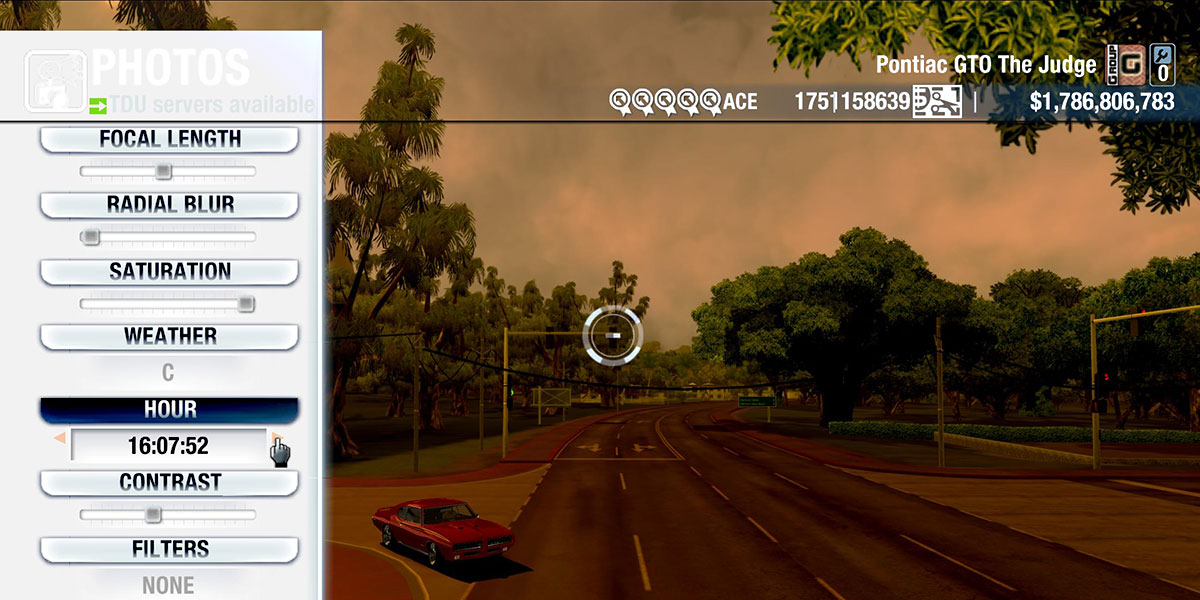Open the Weather setting
This screenshot has width=1200, height=600.
(x=169, y=336)
